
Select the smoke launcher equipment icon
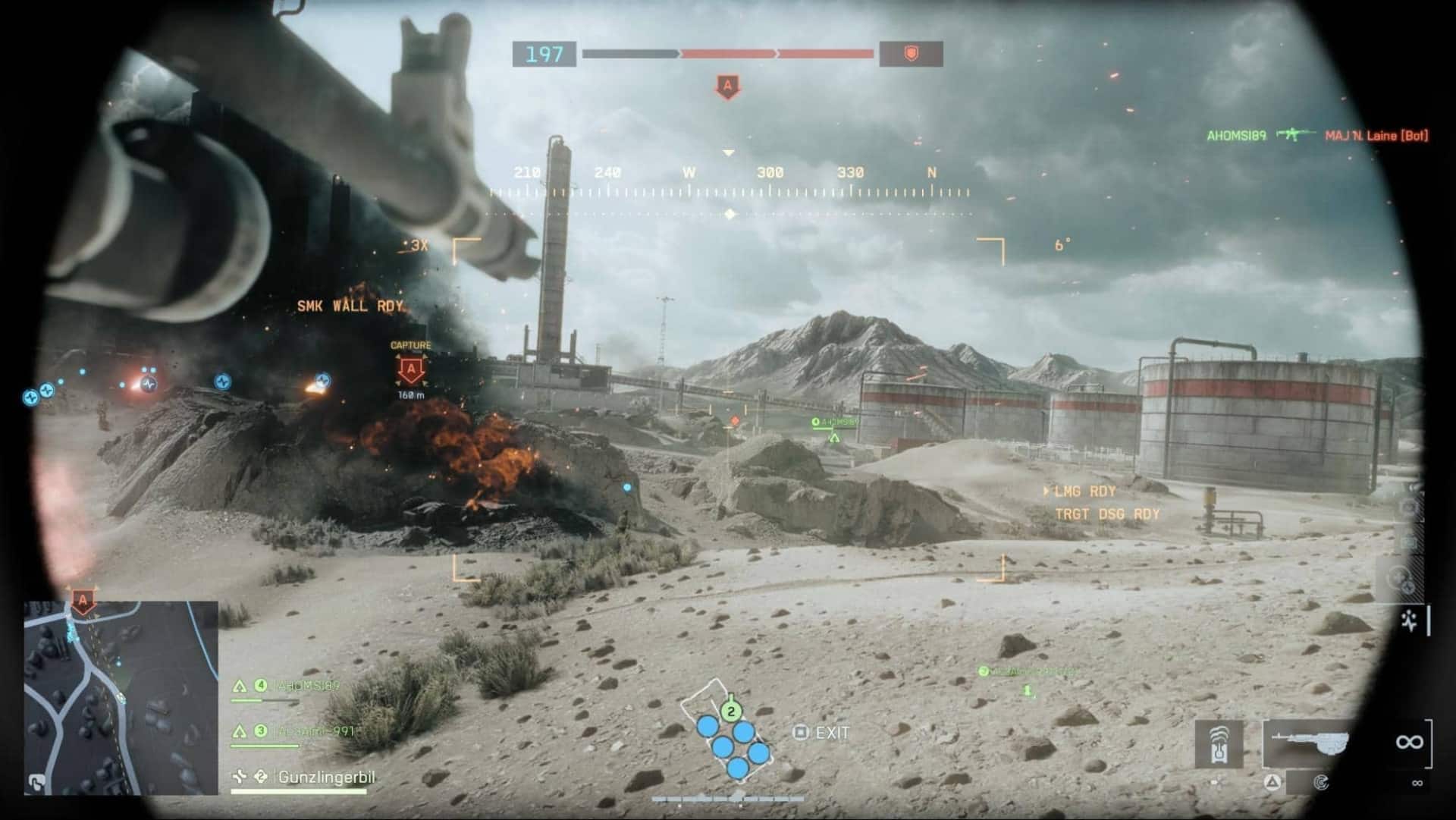pyautogui.click(x=1219, y=744)
